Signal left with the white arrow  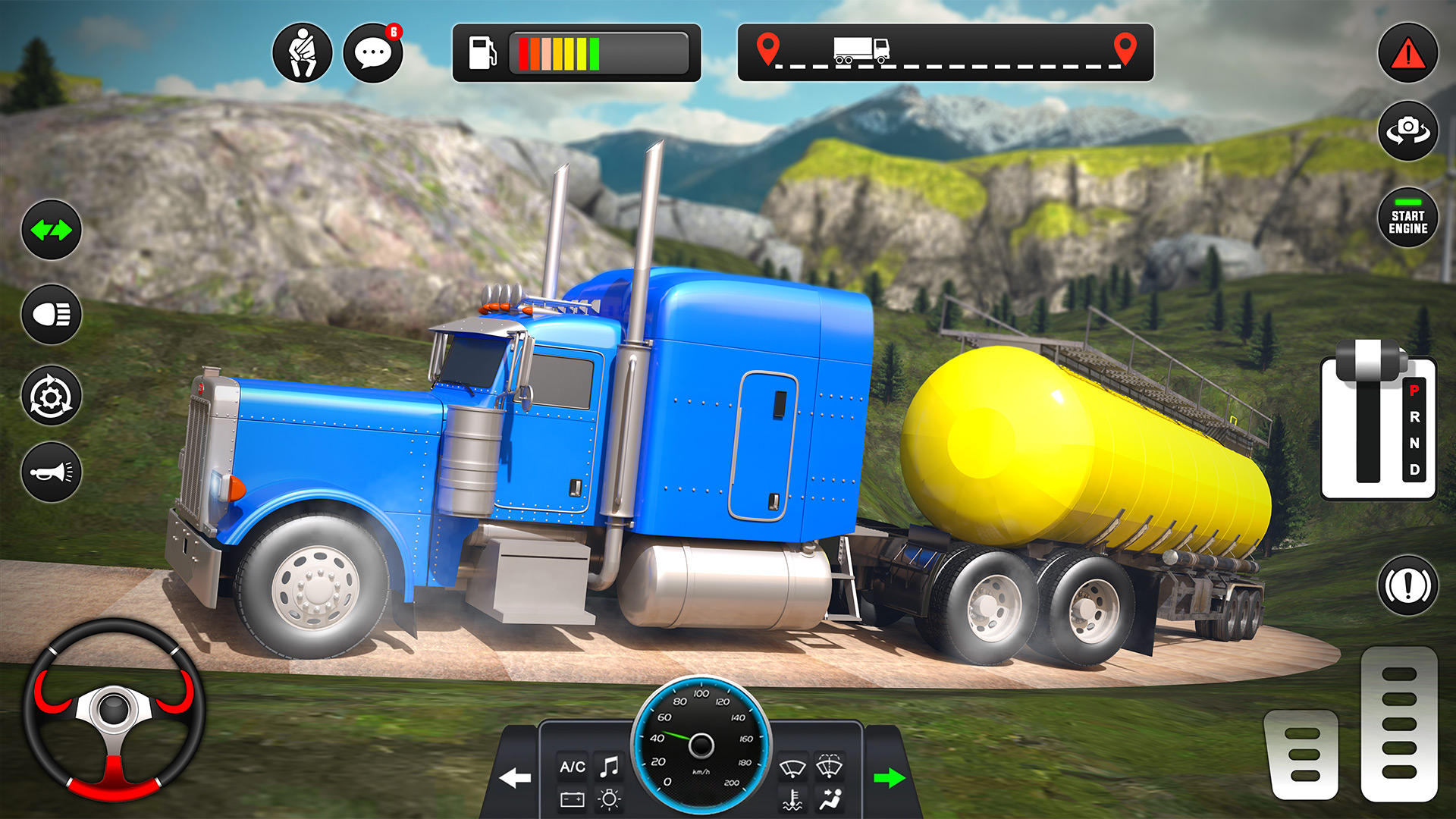pos(516,777)
